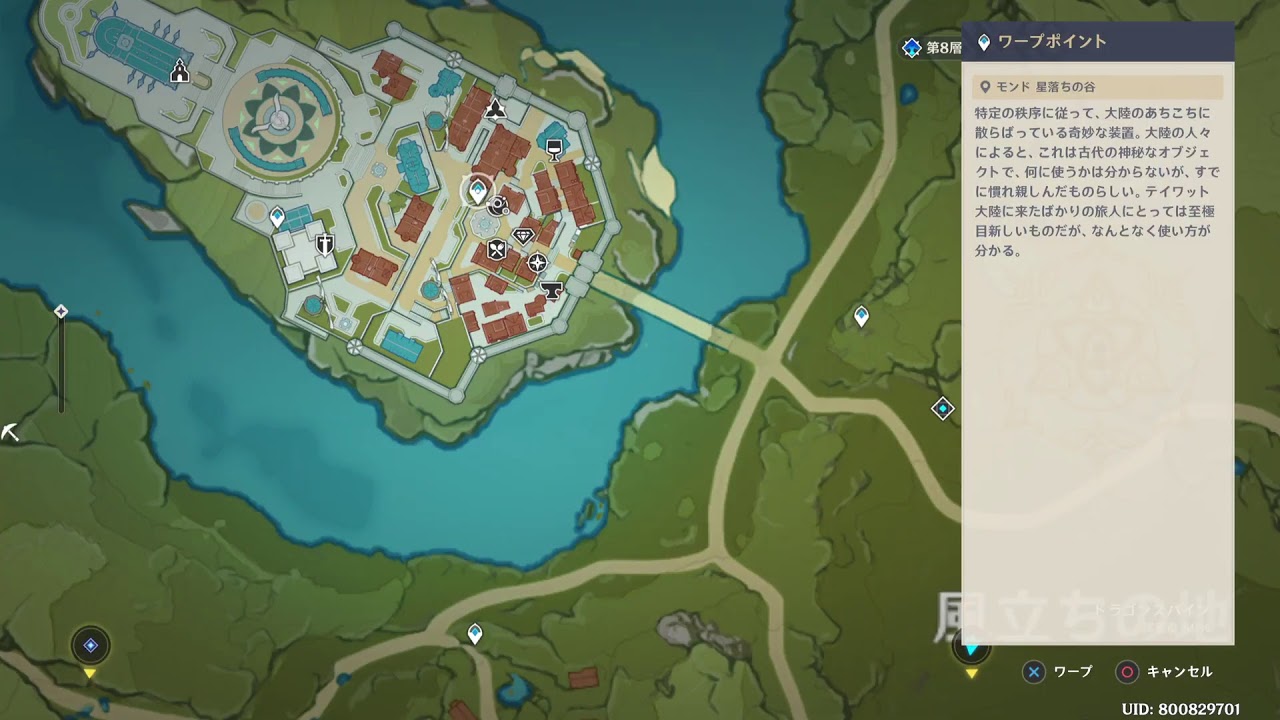Select the three-leaf marker at the city's north
The image size is (1280, 720).
[x=495, y=109]
